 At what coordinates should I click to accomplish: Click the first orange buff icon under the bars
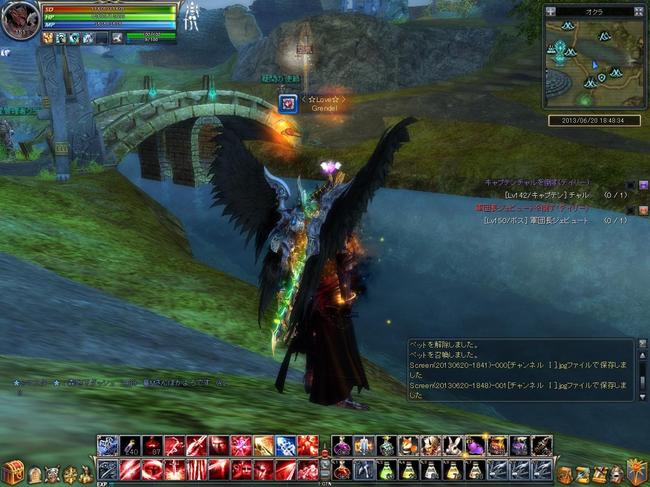(48, 37)
